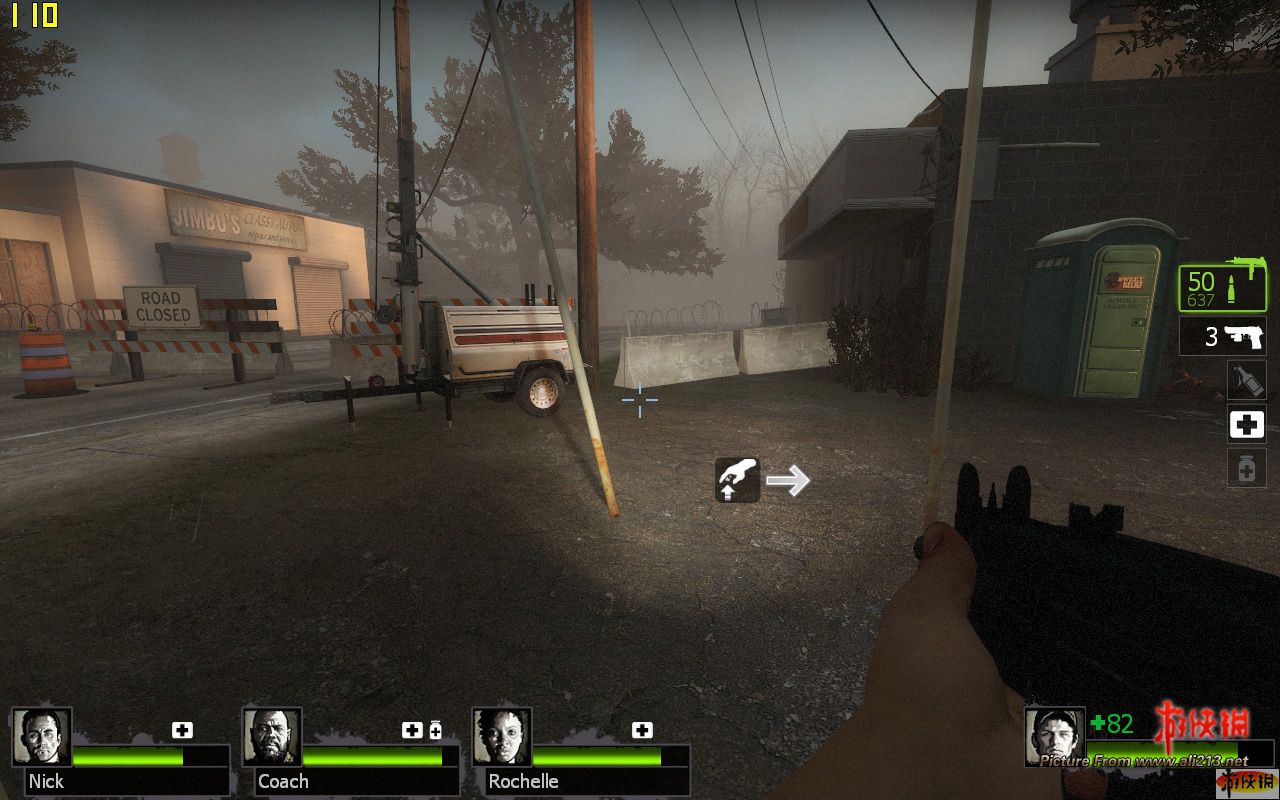Select the first aid kit slot

[x=1246, y=425]
